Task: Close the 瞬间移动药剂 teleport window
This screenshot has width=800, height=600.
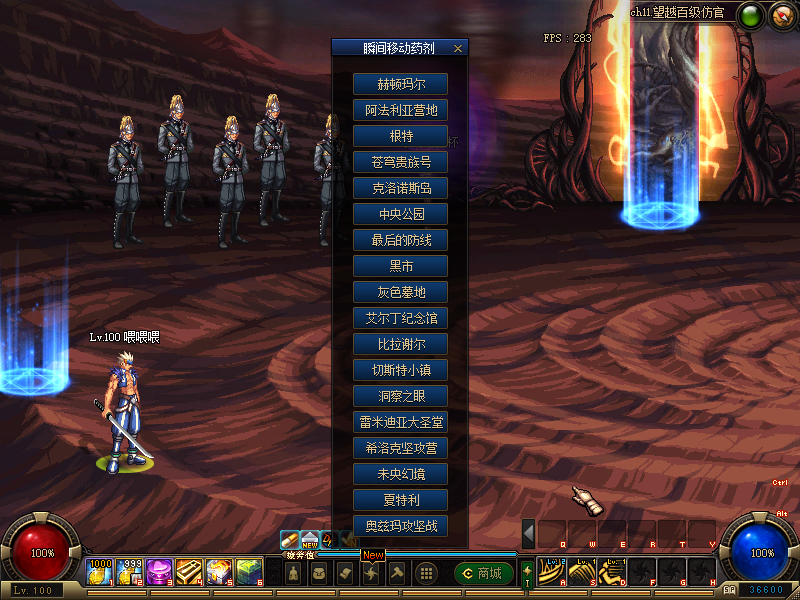Action: pyautogui.click(x=458, y=48)
